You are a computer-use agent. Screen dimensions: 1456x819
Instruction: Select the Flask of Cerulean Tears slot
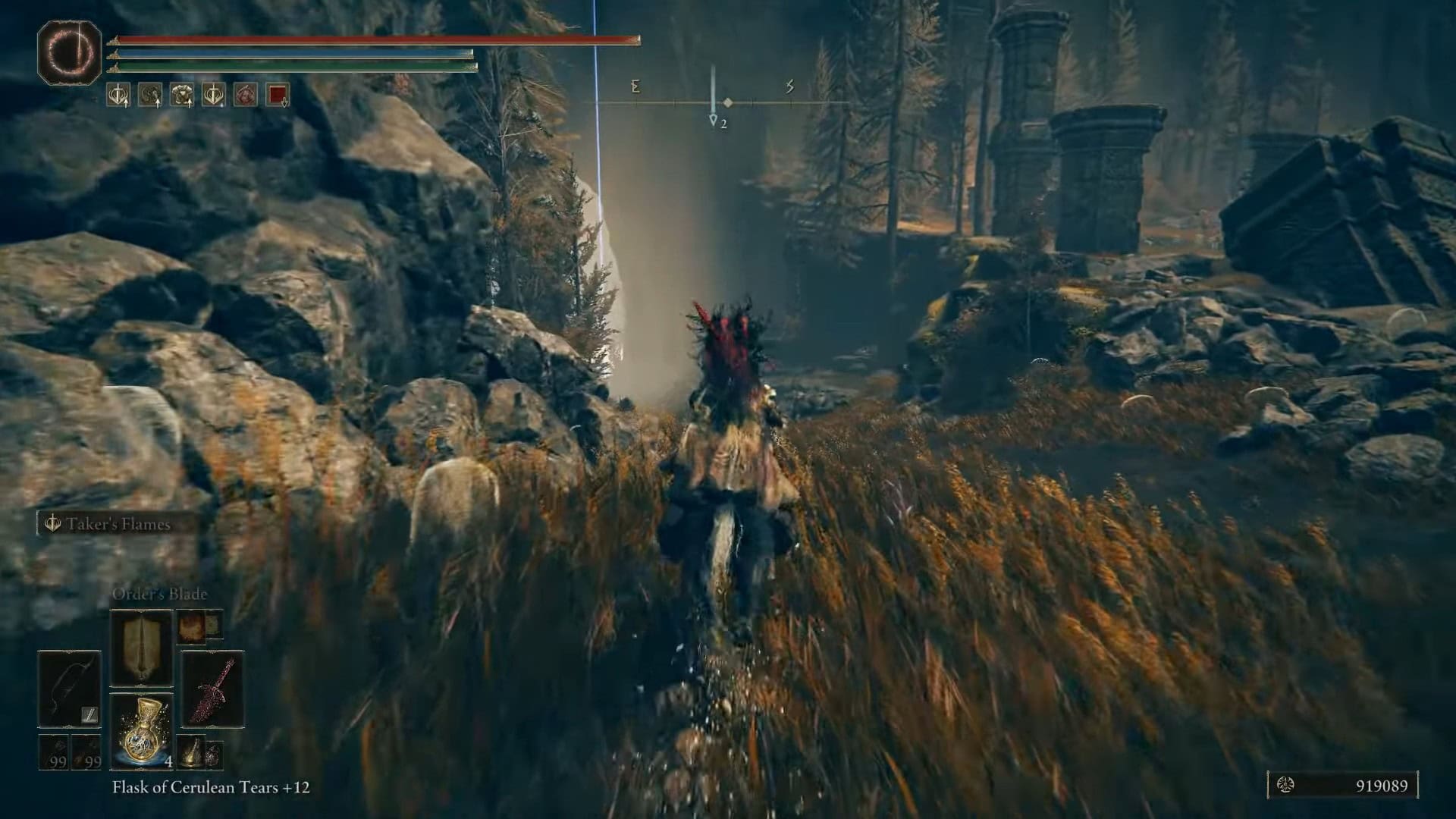[x=142, y=731]
